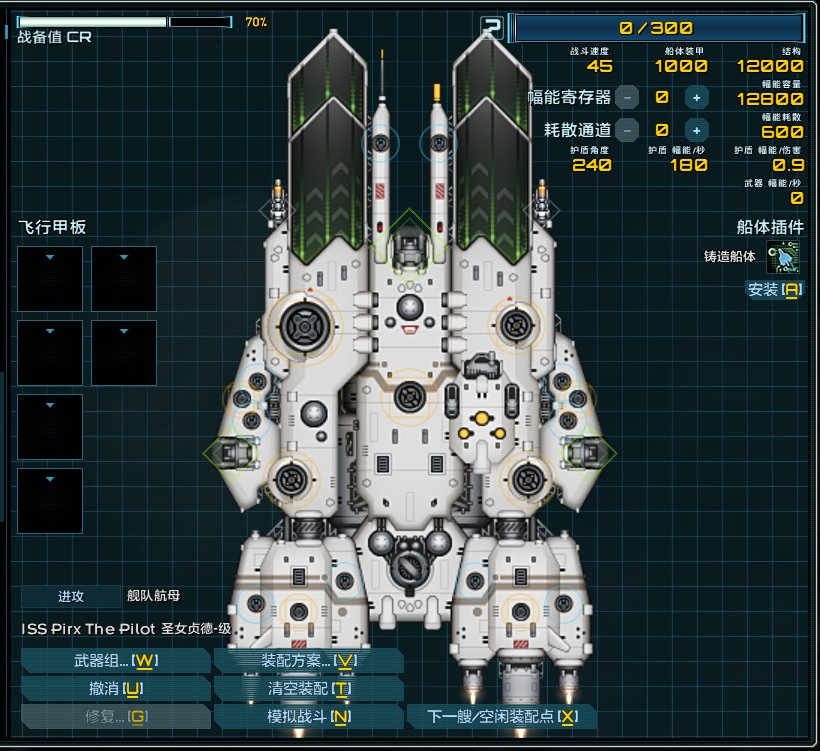Open the 装配方案 loadout variants
The width and height of the screenshot is (820, 751).
(x=308, y=661)
